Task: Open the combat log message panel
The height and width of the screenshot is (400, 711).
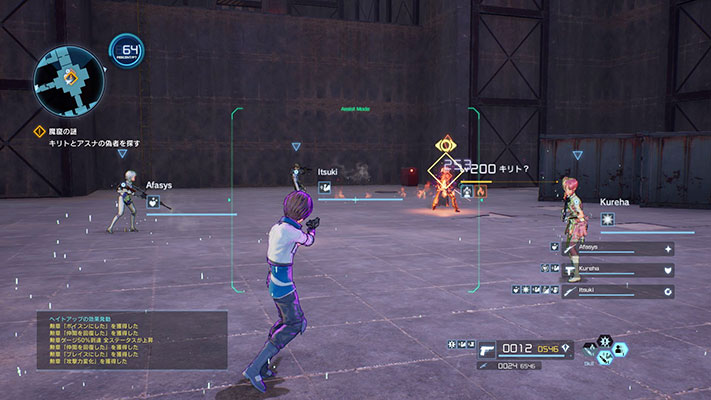Action: [131, 340]
